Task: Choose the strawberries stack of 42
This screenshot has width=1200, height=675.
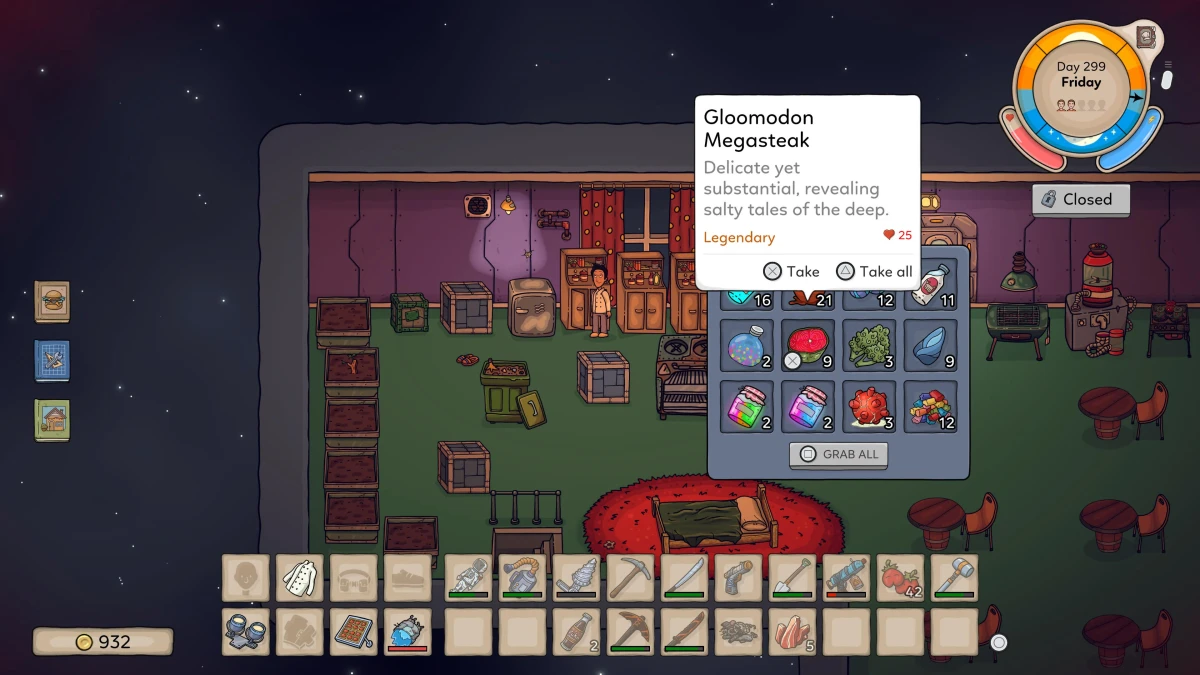Action: pyautogui.click(x=900, y=578)
